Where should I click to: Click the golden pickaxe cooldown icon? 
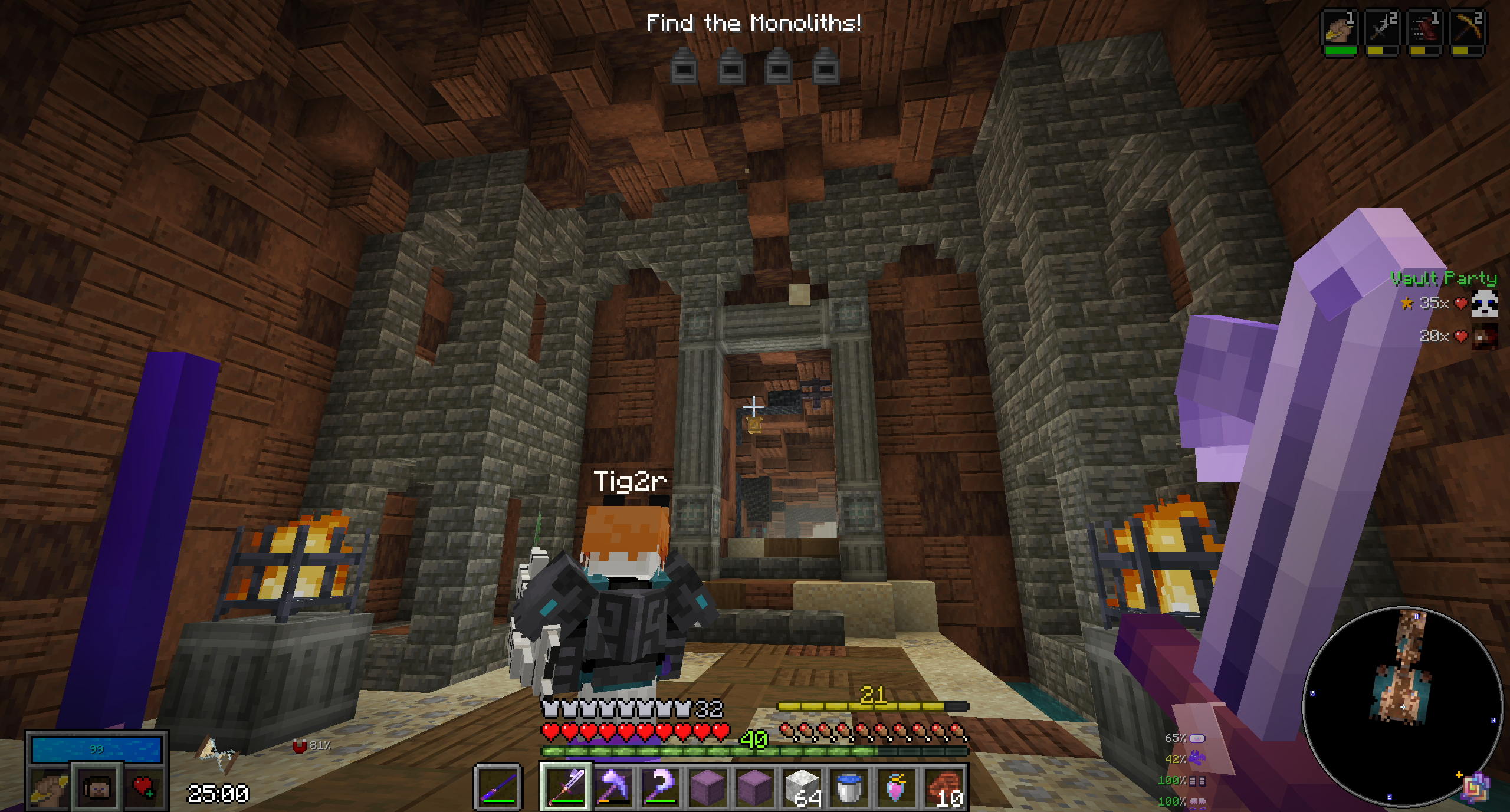1466,29
